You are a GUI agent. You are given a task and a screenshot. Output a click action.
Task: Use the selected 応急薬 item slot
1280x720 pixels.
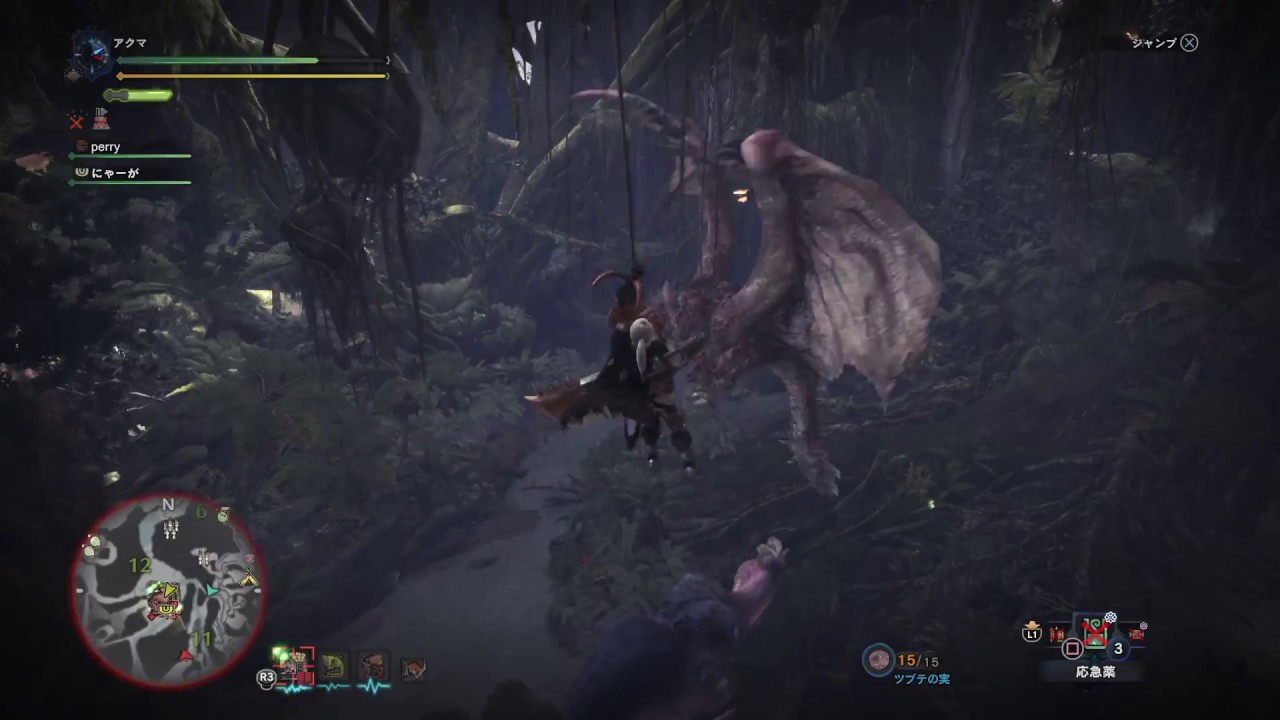(x=1096, y=635)
